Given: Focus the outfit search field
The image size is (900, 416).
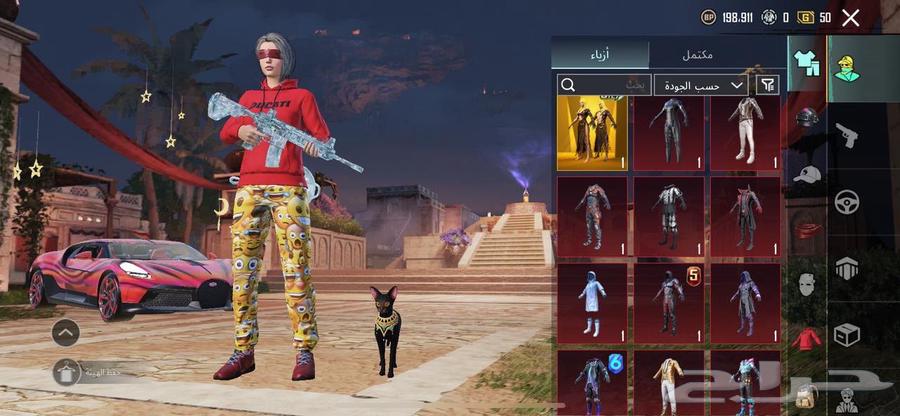Looking at the screenshot, I should [604, 85].
